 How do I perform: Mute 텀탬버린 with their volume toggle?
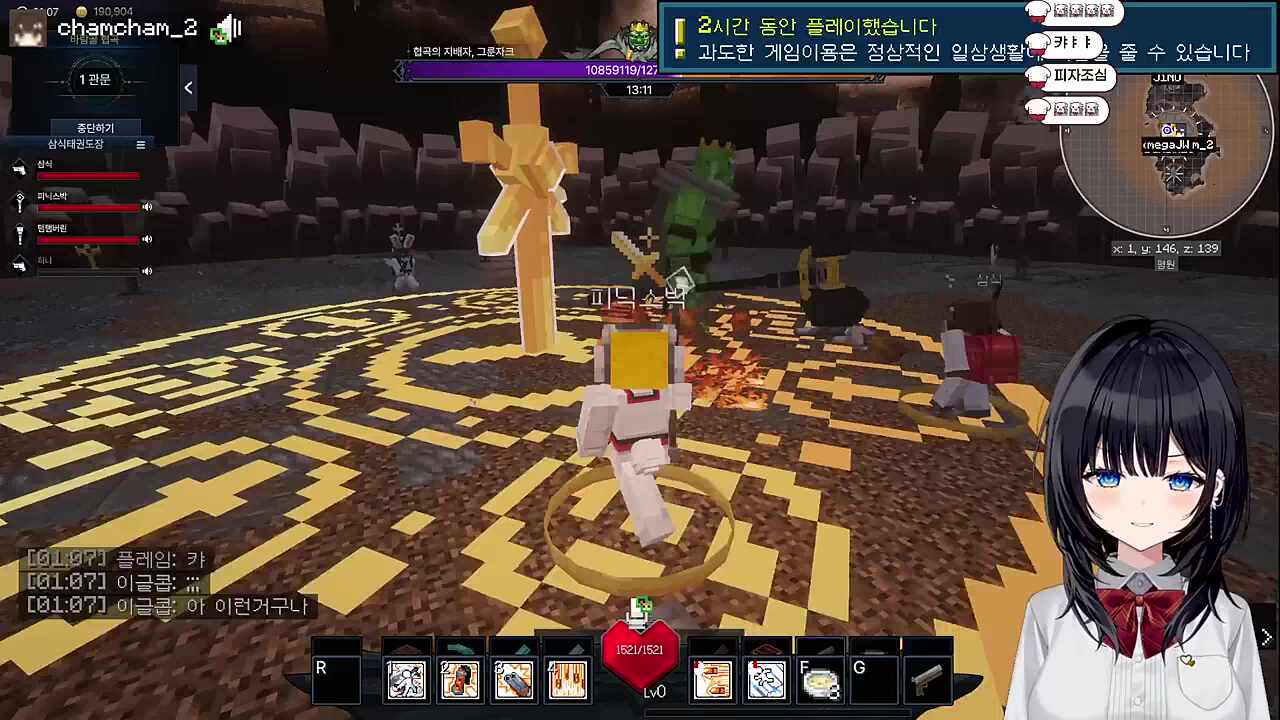[147, 238]
